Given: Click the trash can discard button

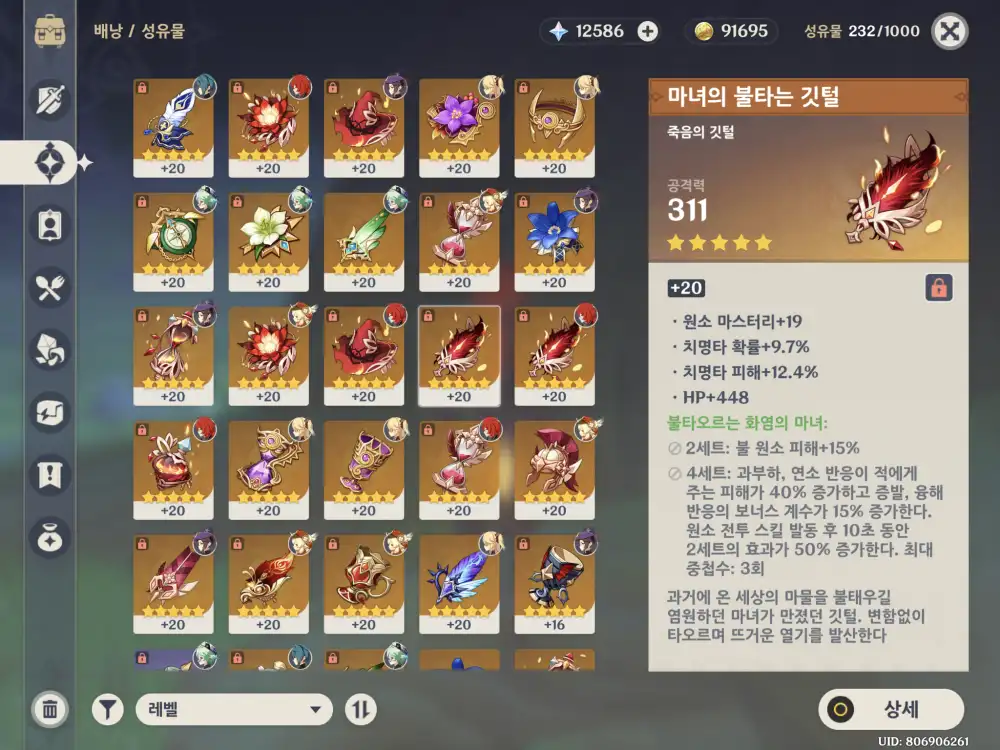Looking at the screenshot, I should 50,709.
